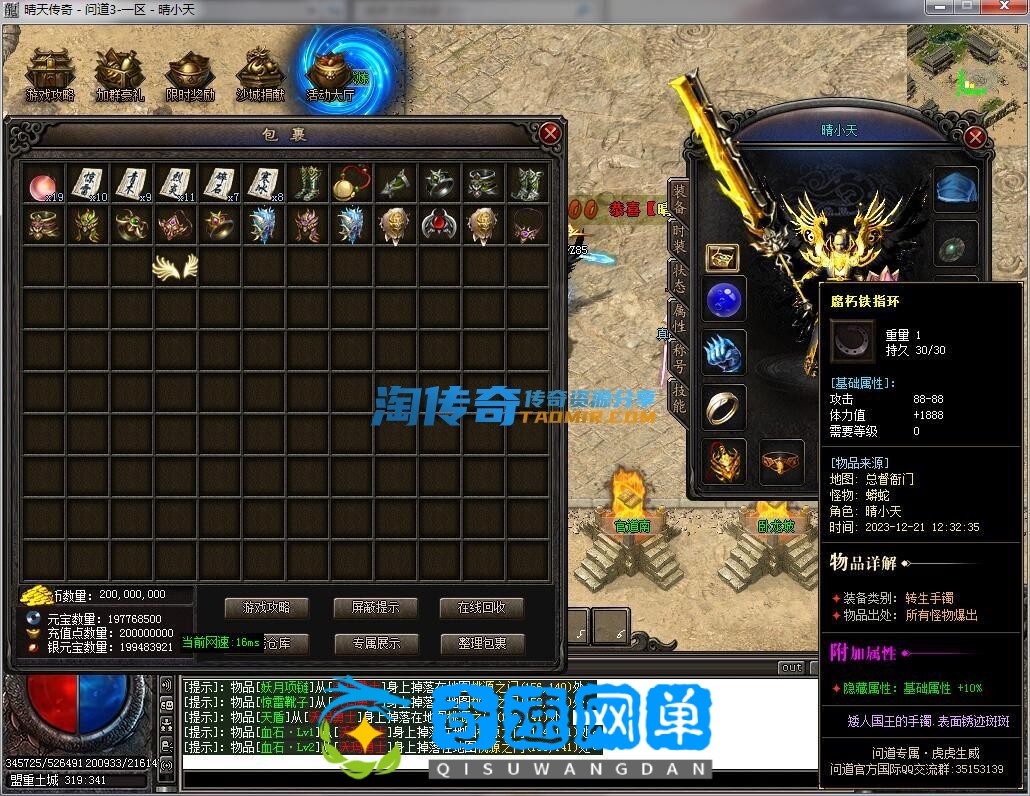Open the 专属展示 button

coord(374,643)
